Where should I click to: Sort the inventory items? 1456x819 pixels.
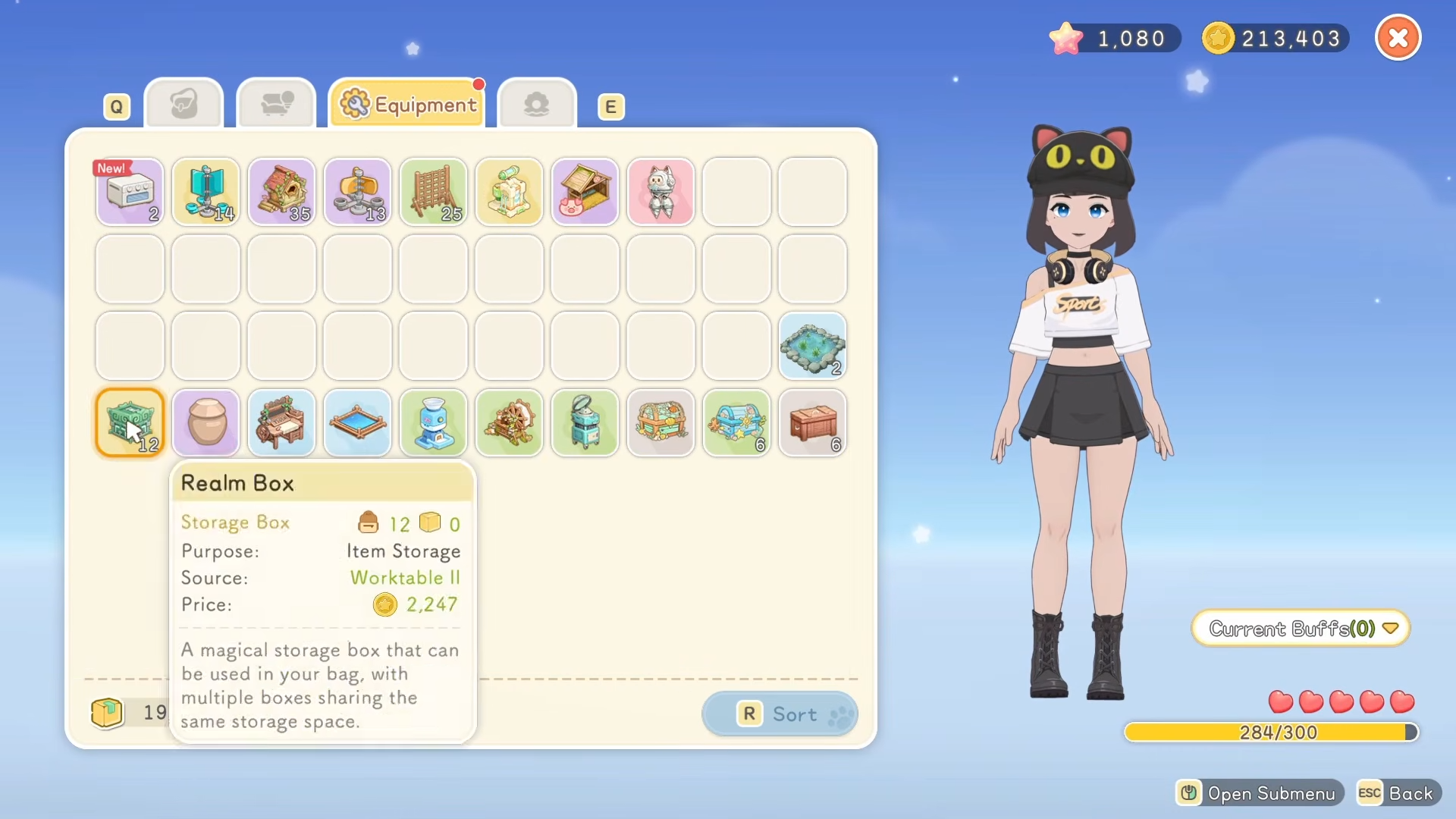[x=780, y=714]
